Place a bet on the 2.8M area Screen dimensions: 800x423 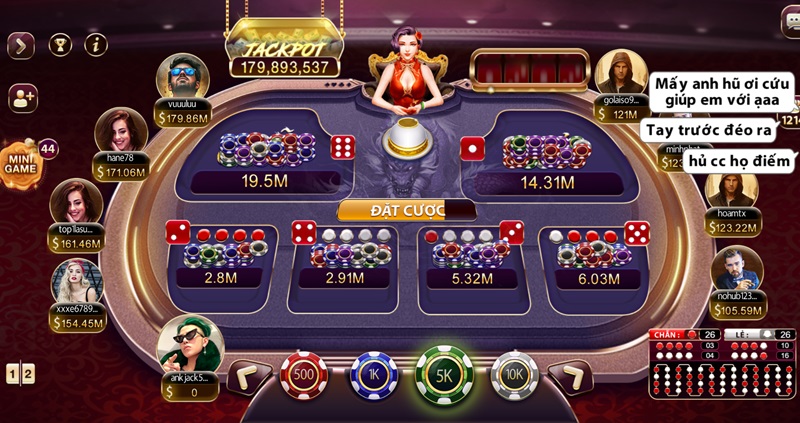point(220,258)
